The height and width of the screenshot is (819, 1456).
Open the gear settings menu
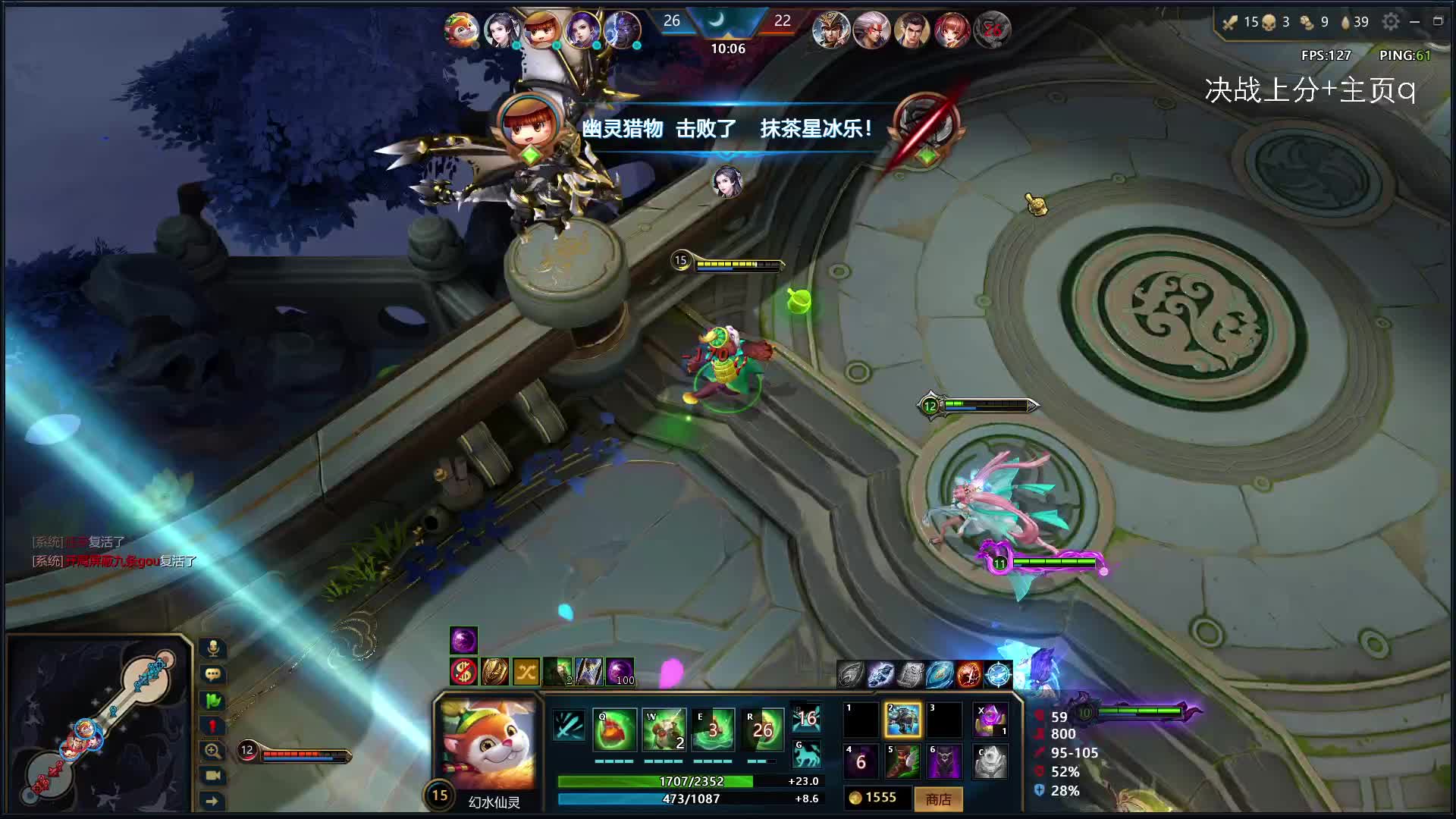click(1390, 22)
